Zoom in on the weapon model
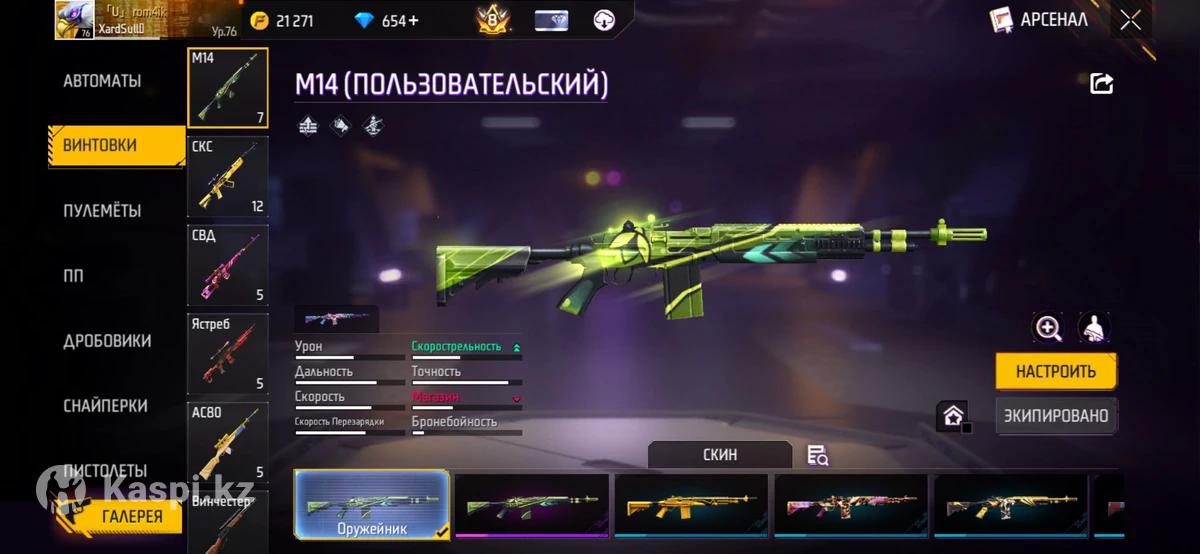 [1048, 328]
